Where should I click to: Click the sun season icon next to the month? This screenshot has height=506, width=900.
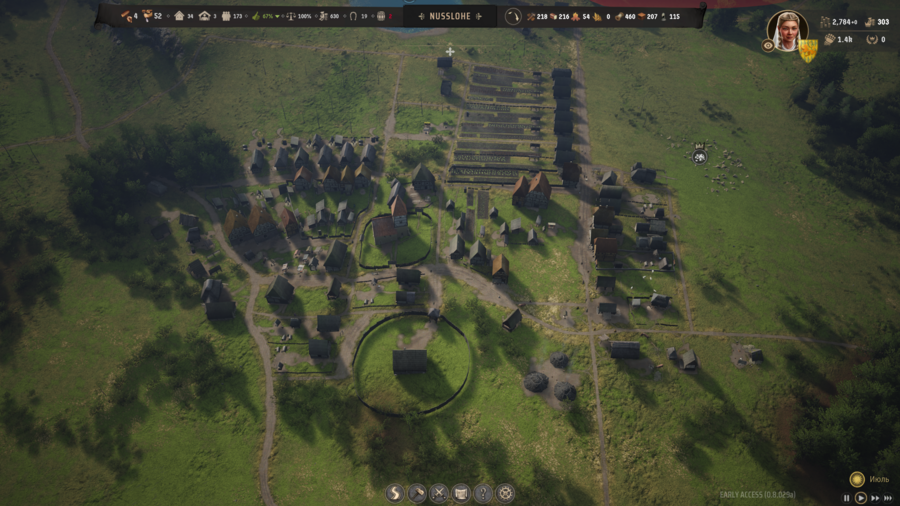[x=857, y=479]
